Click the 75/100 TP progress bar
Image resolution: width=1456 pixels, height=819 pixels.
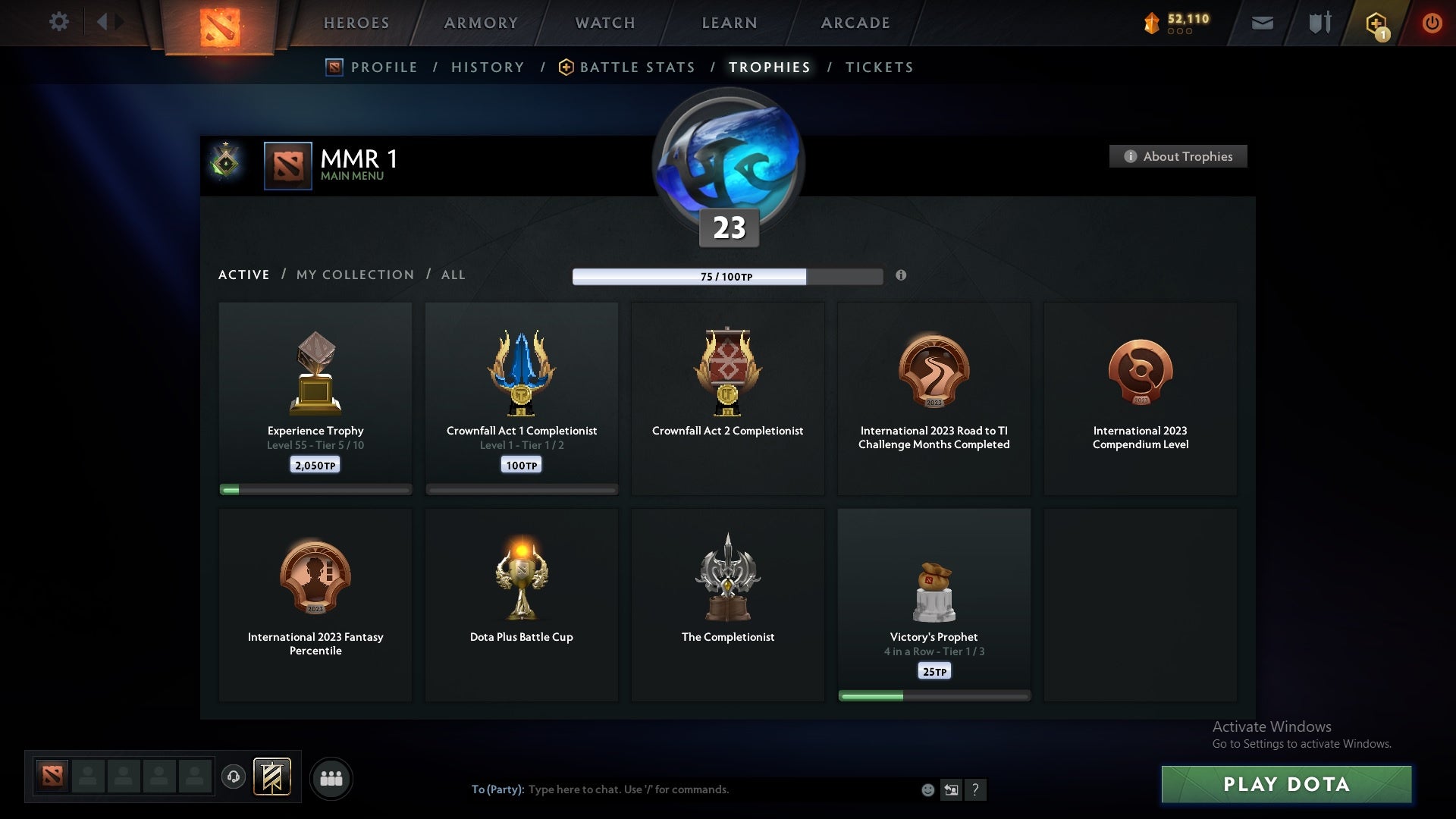click(x=728, y=277)
